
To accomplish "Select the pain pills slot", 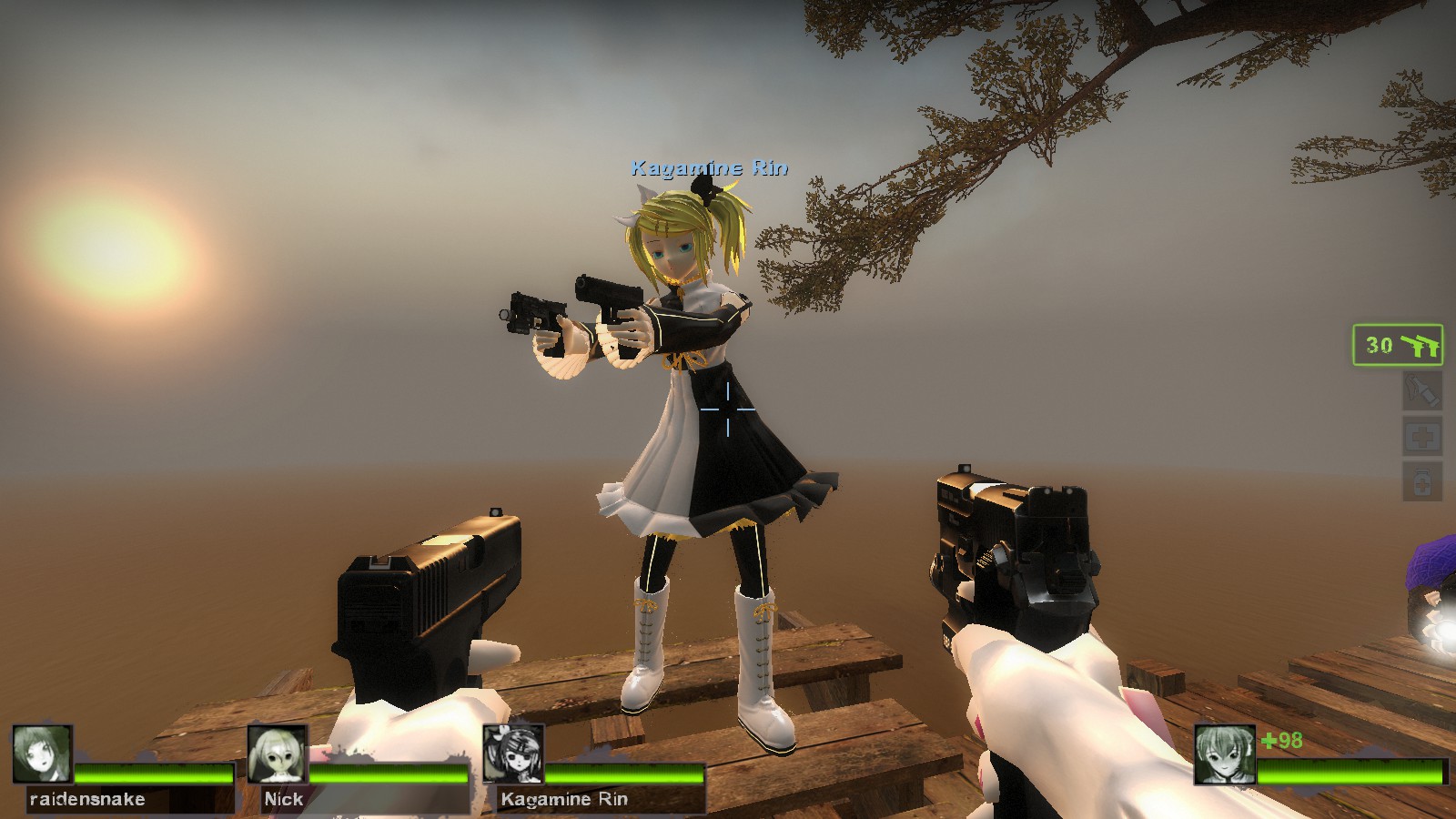I will tap(1421, 480).
